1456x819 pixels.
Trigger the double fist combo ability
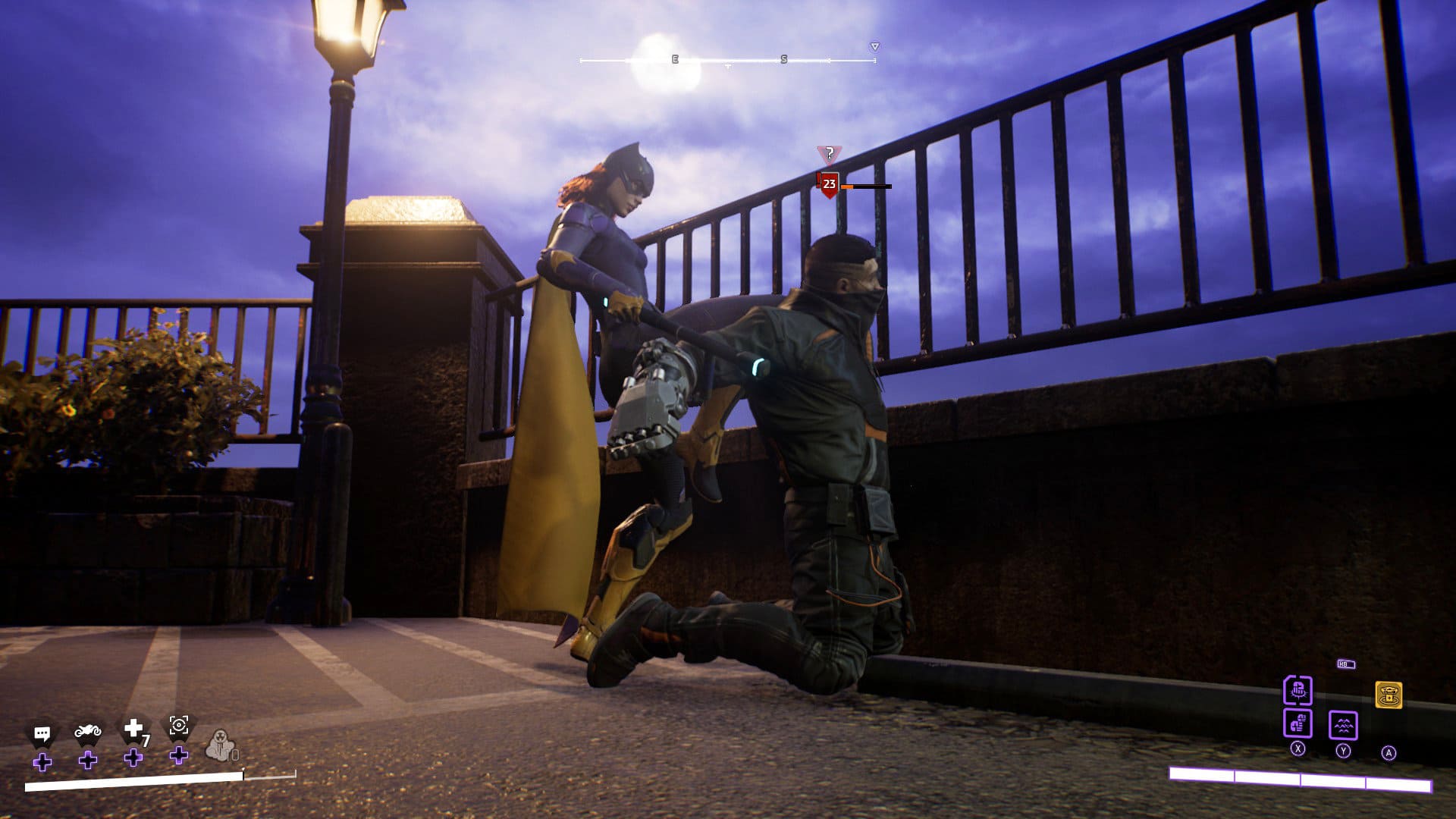(1298, 723)
